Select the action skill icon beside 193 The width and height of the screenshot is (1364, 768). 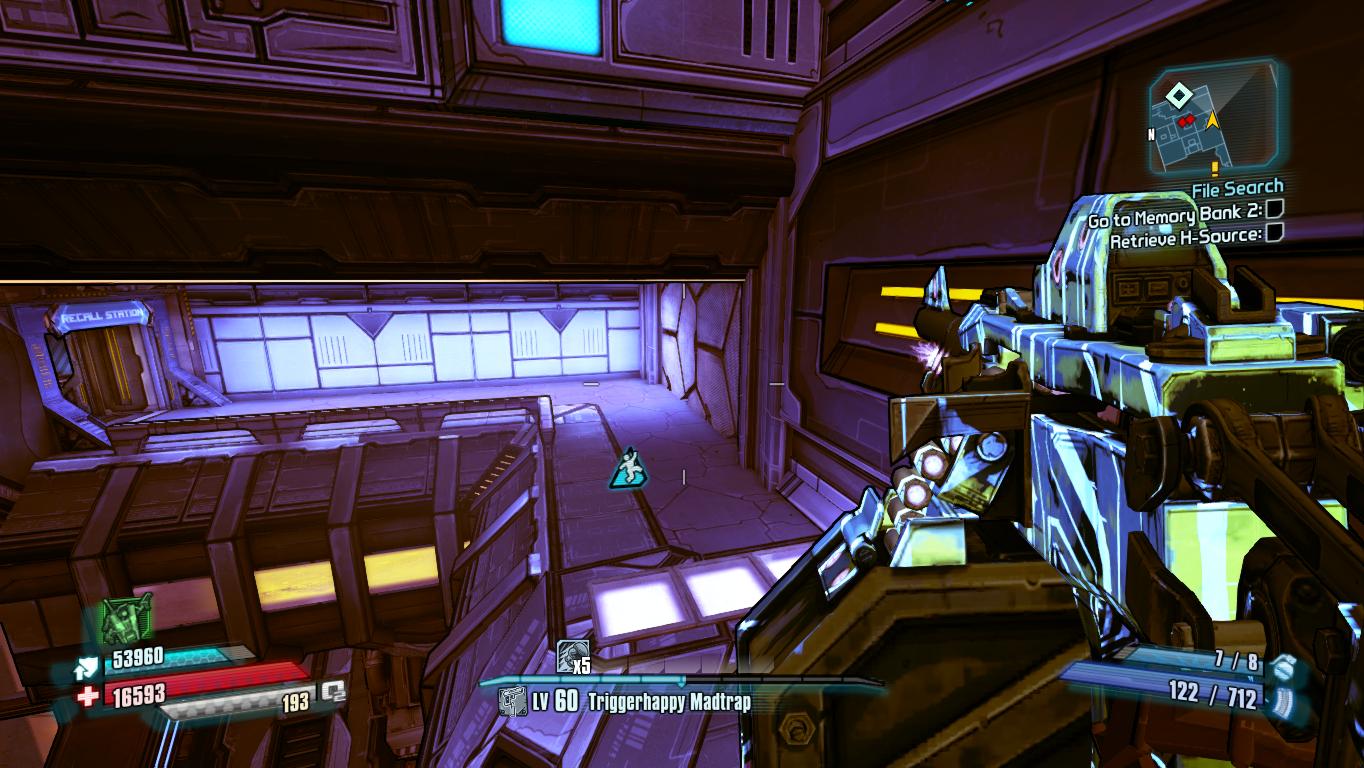click(332, 692)
